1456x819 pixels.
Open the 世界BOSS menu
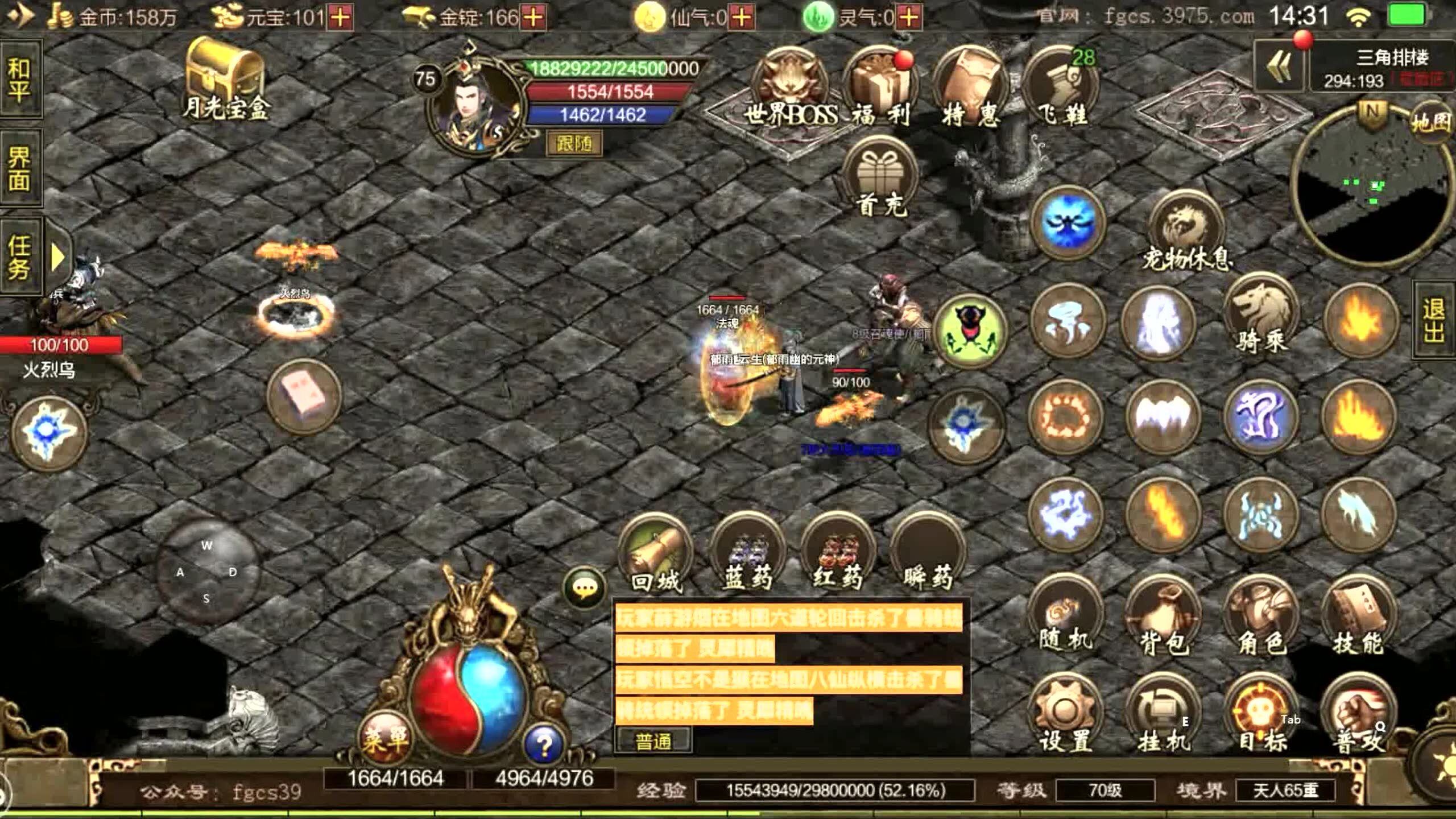coord(790,88)
